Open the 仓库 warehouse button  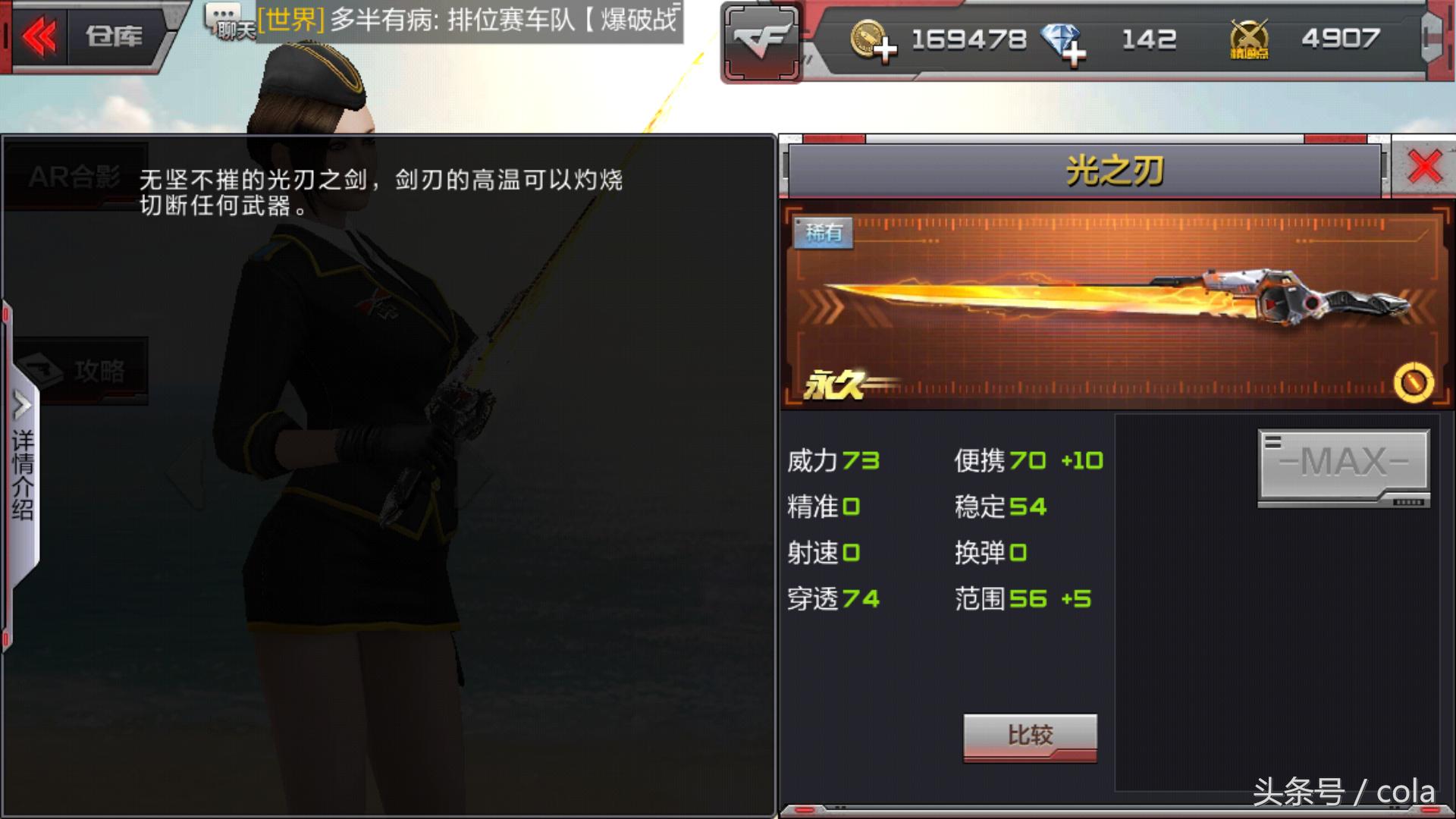(x=114, y=35)
